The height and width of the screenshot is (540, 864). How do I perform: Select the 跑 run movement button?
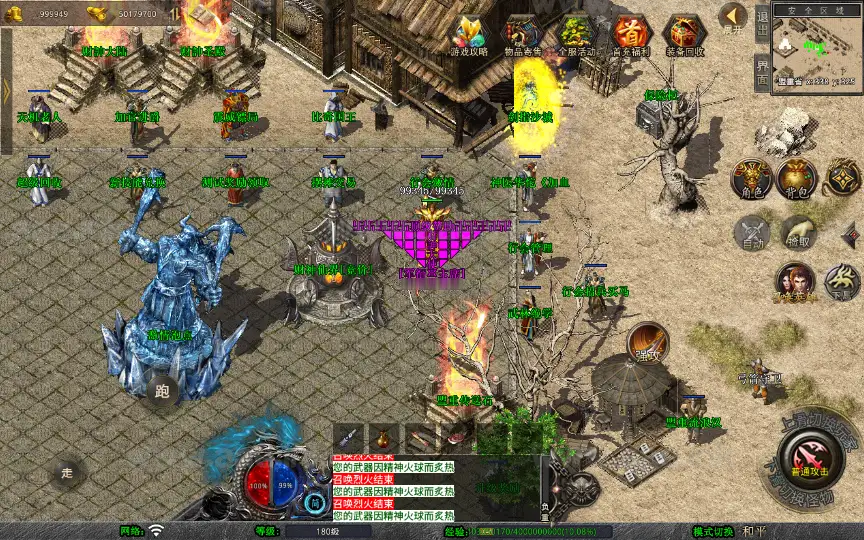click(x=162, y=392)
